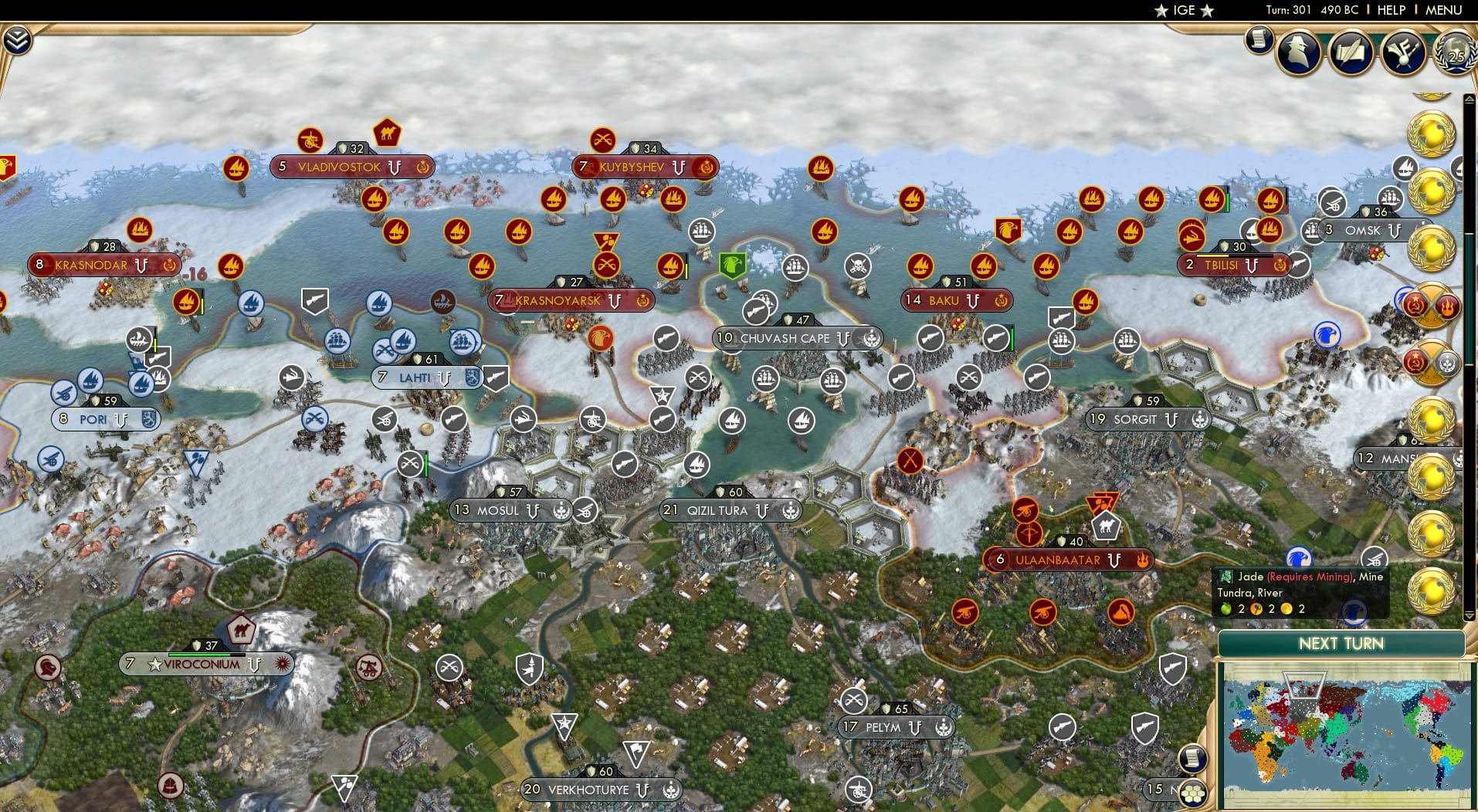Click the camel caravan icon above Vladivostok
The width and height of the screenshot is (1478, 812).
[x=386, y=133]
